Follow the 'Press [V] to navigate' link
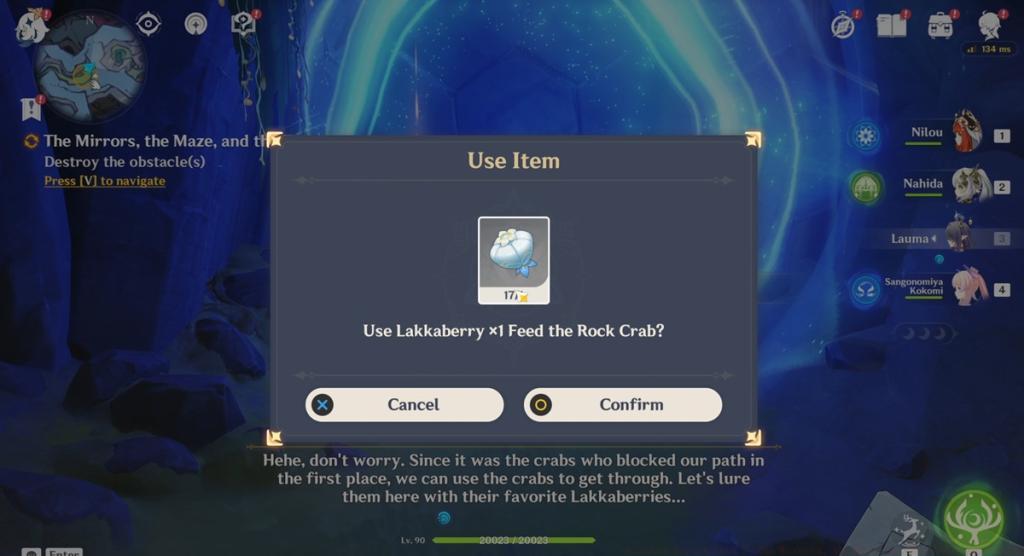Image resolution: width=1024 pixels, height=556 pixels. pyautogui.click(x=105, y=181)
